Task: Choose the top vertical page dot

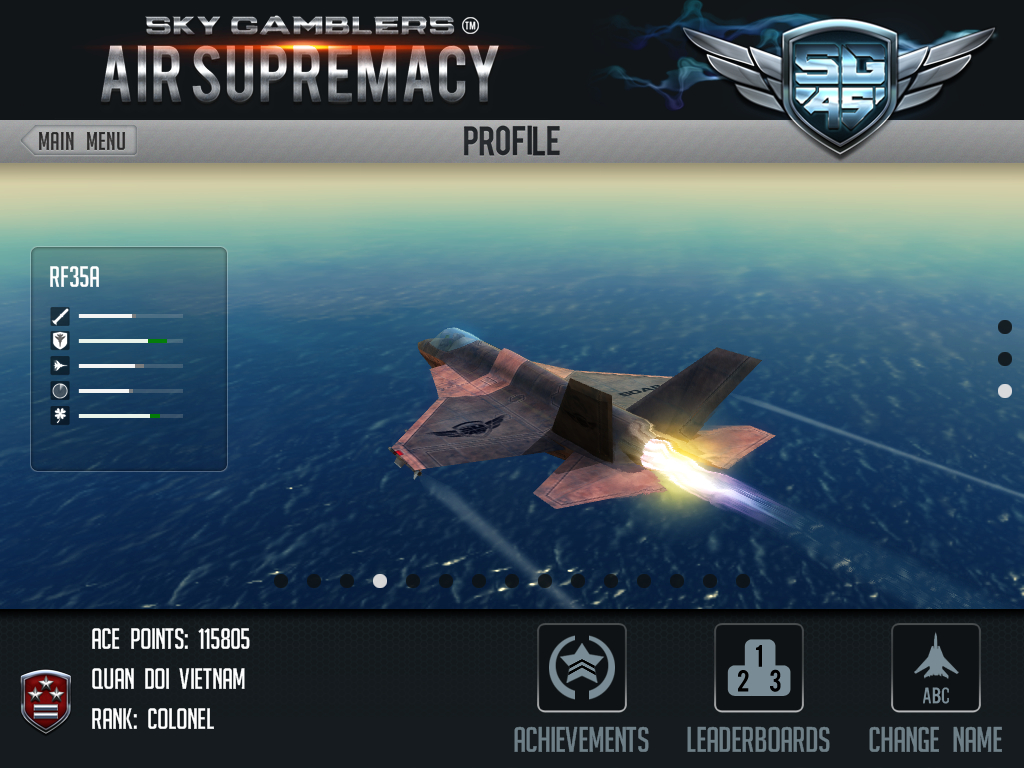Action: 1005,327
